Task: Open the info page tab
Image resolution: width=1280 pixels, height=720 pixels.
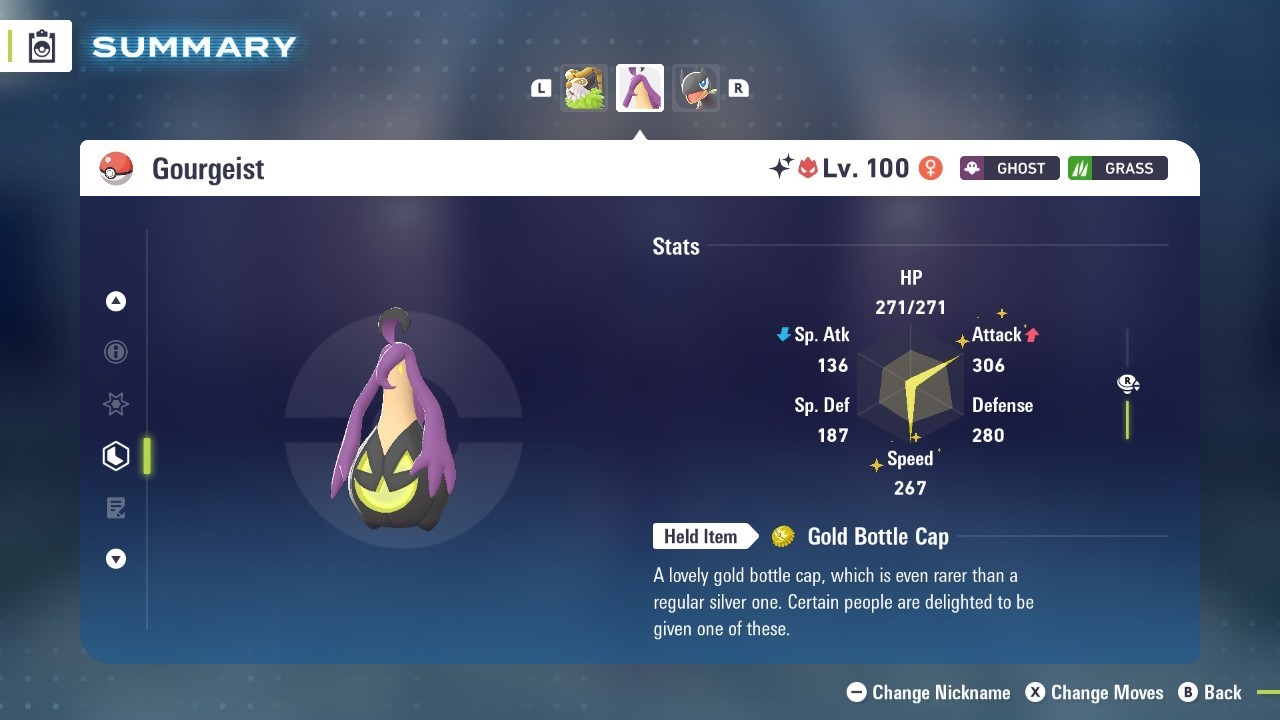Action: point(116,352)
